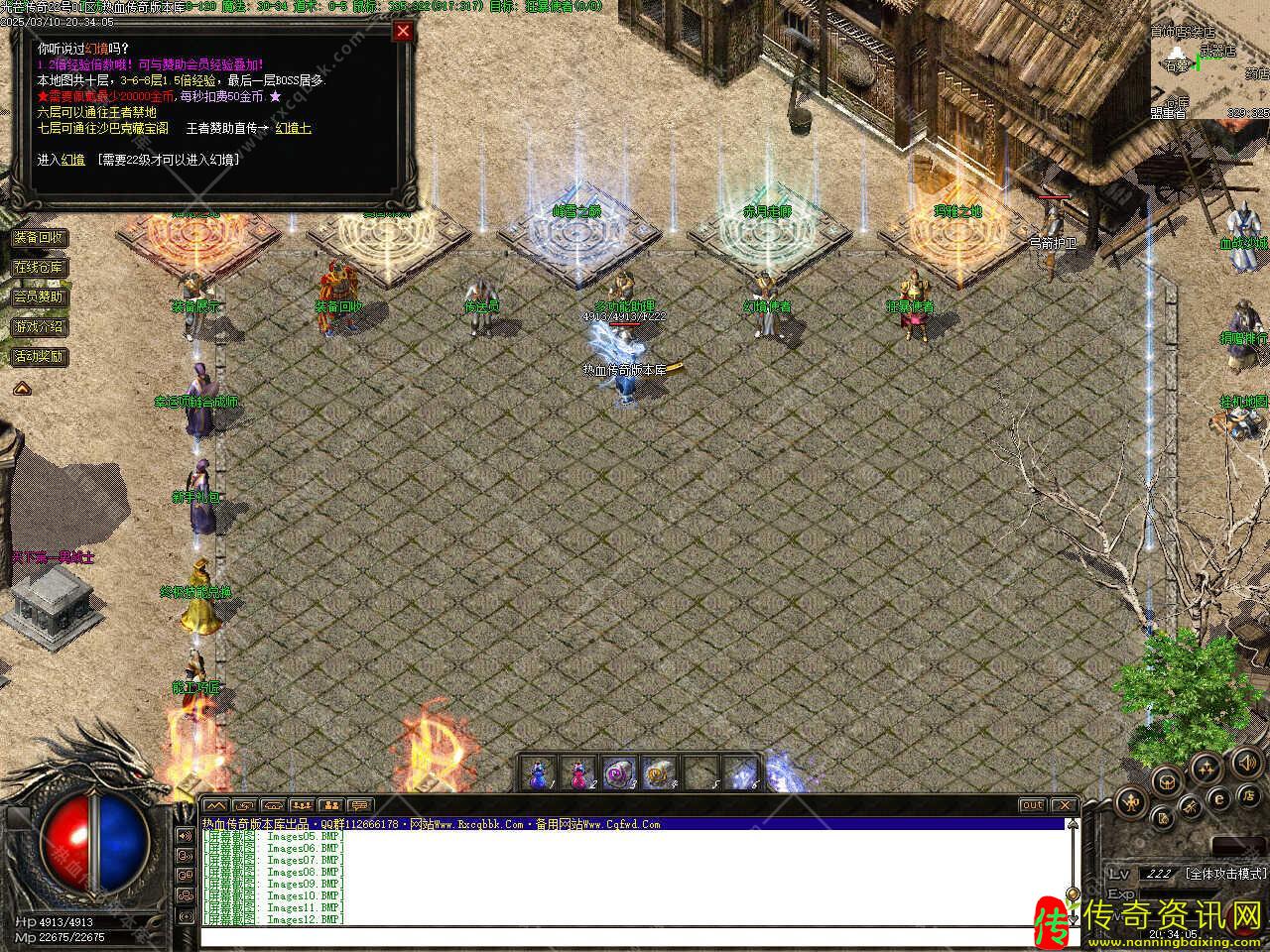
Task: Show the 游戏介绍 game introduction
Action: pyautogui.click(x=40, y=326)
